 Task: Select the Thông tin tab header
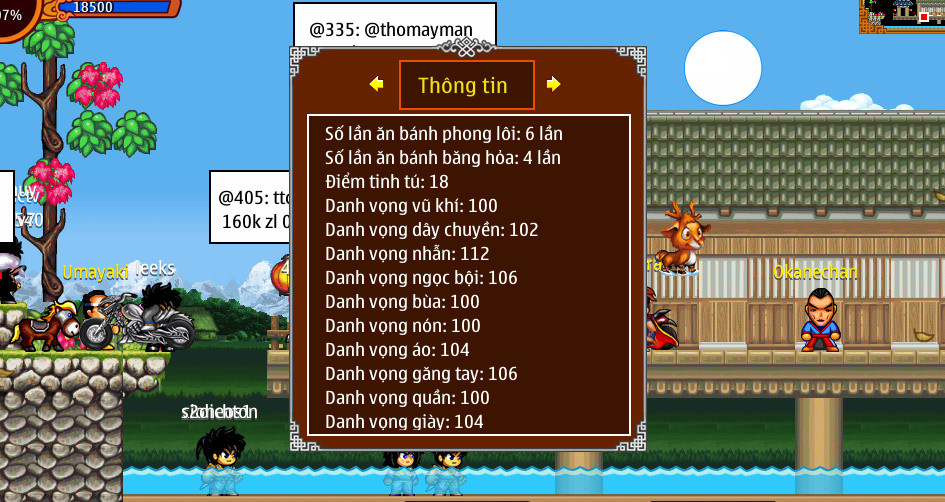click(466, 85)
